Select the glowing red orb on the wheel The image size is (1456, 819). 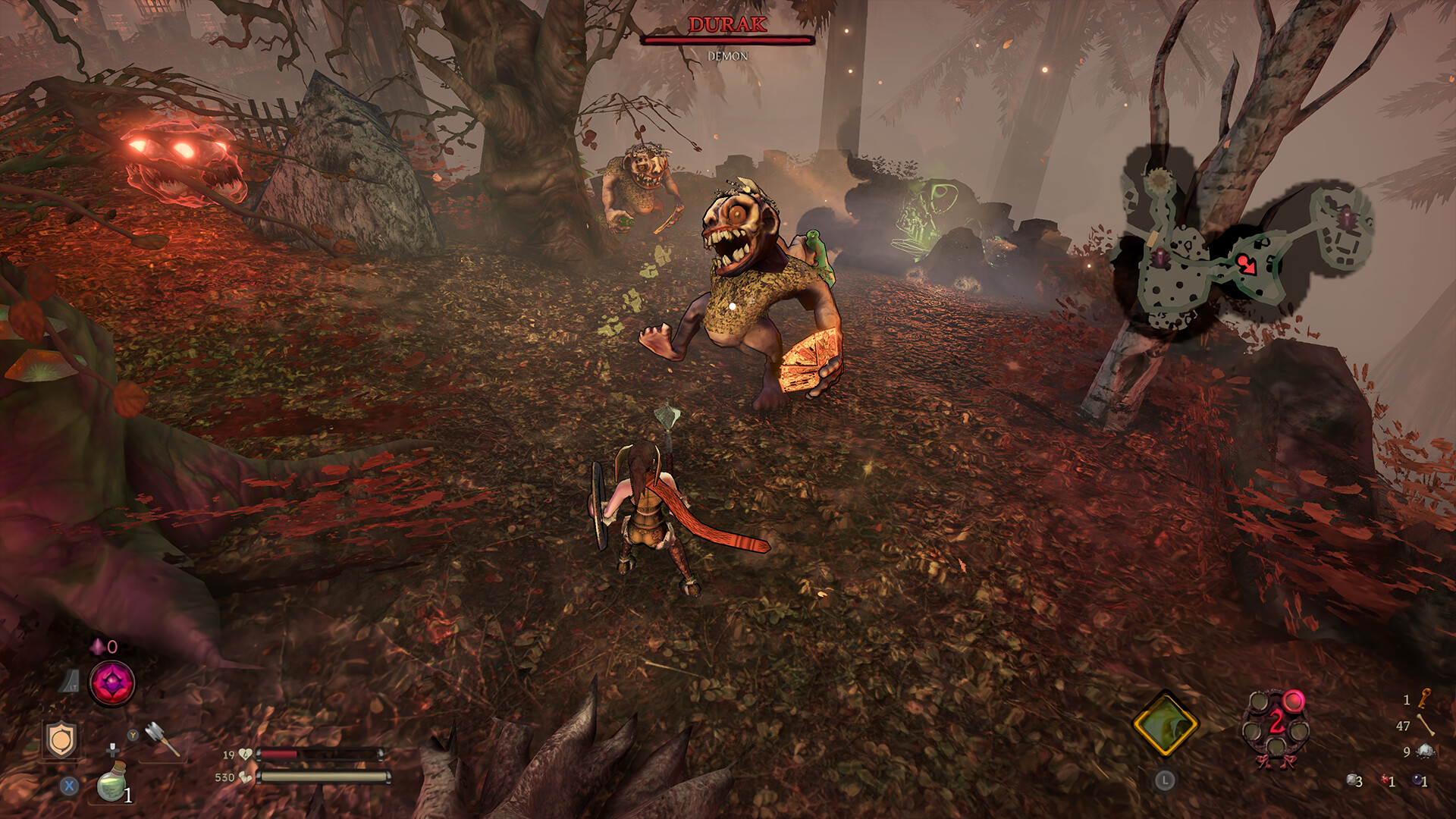click(1294, 701)
